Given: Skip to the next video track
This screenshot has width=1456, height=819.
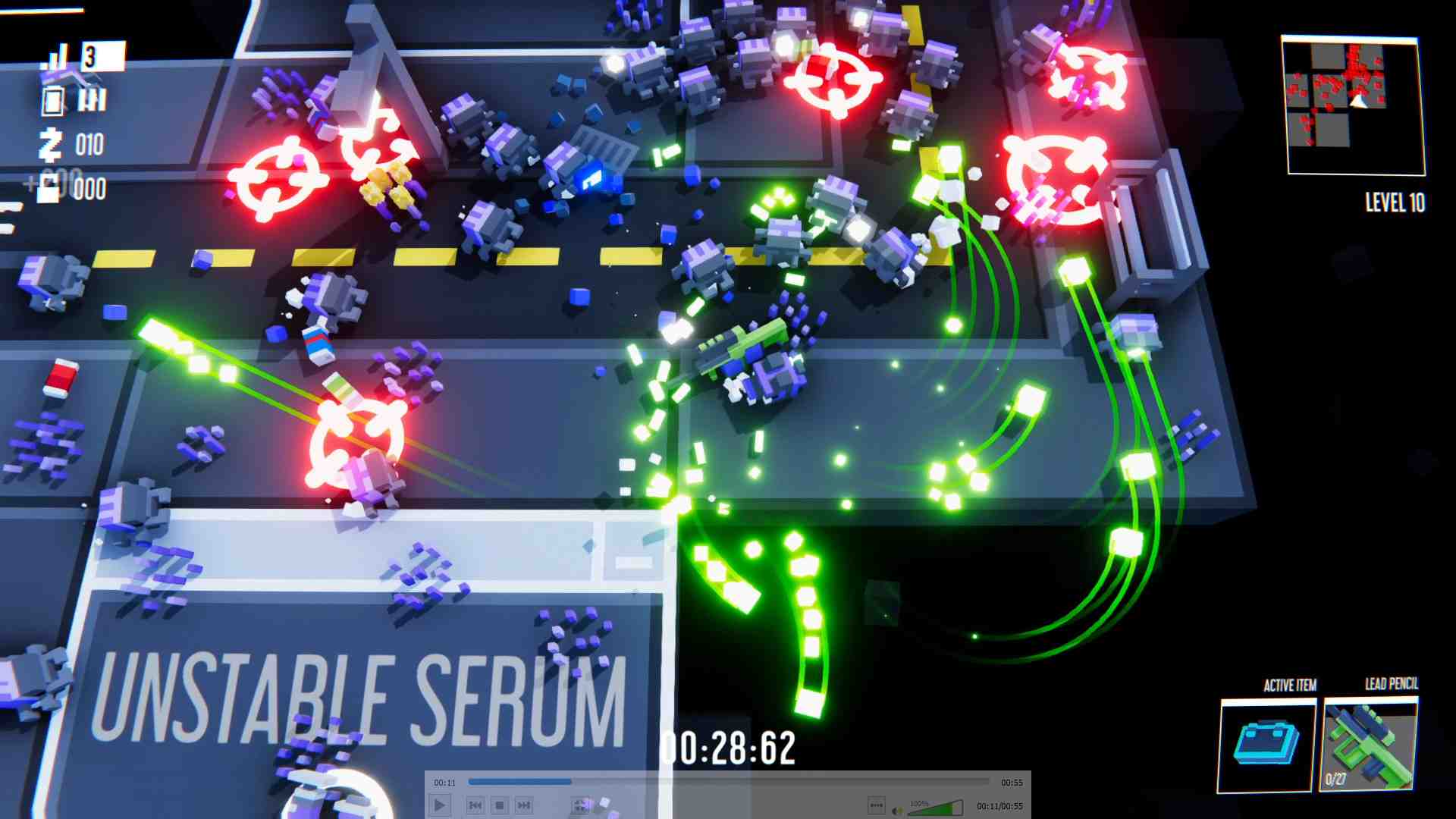Looking at the screenshot, I should [x=523, y=805].
